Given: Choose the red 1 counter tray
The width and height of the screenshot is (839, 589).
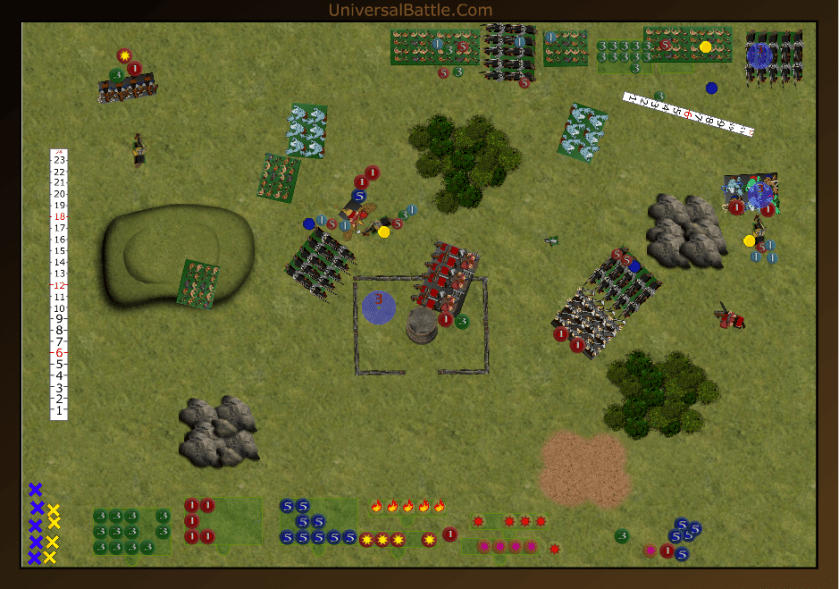Looking at the screenshot, I should [199, 521].
